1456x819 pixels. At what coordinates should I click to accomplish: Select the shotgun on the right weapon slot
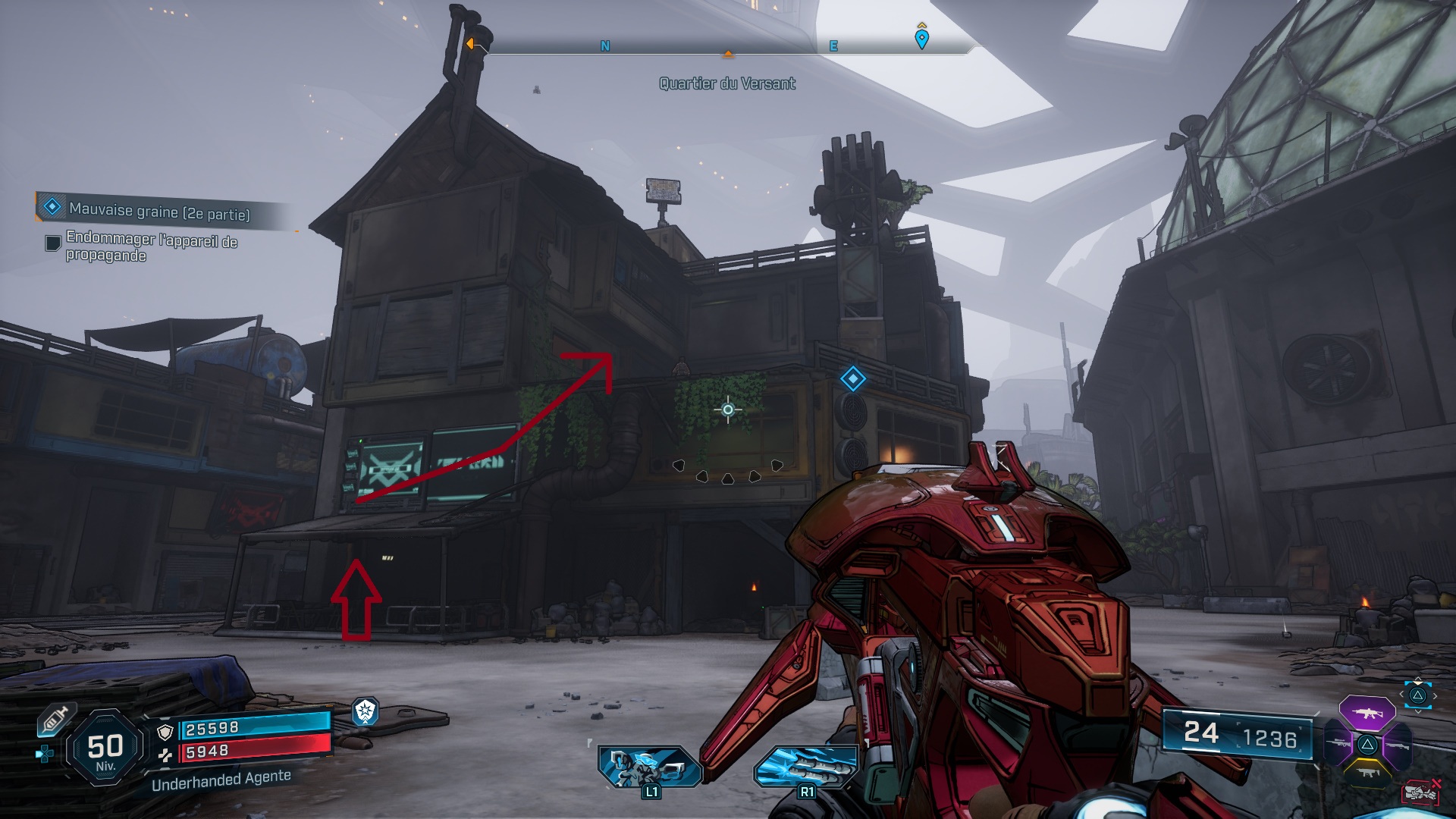point(1398,746)
